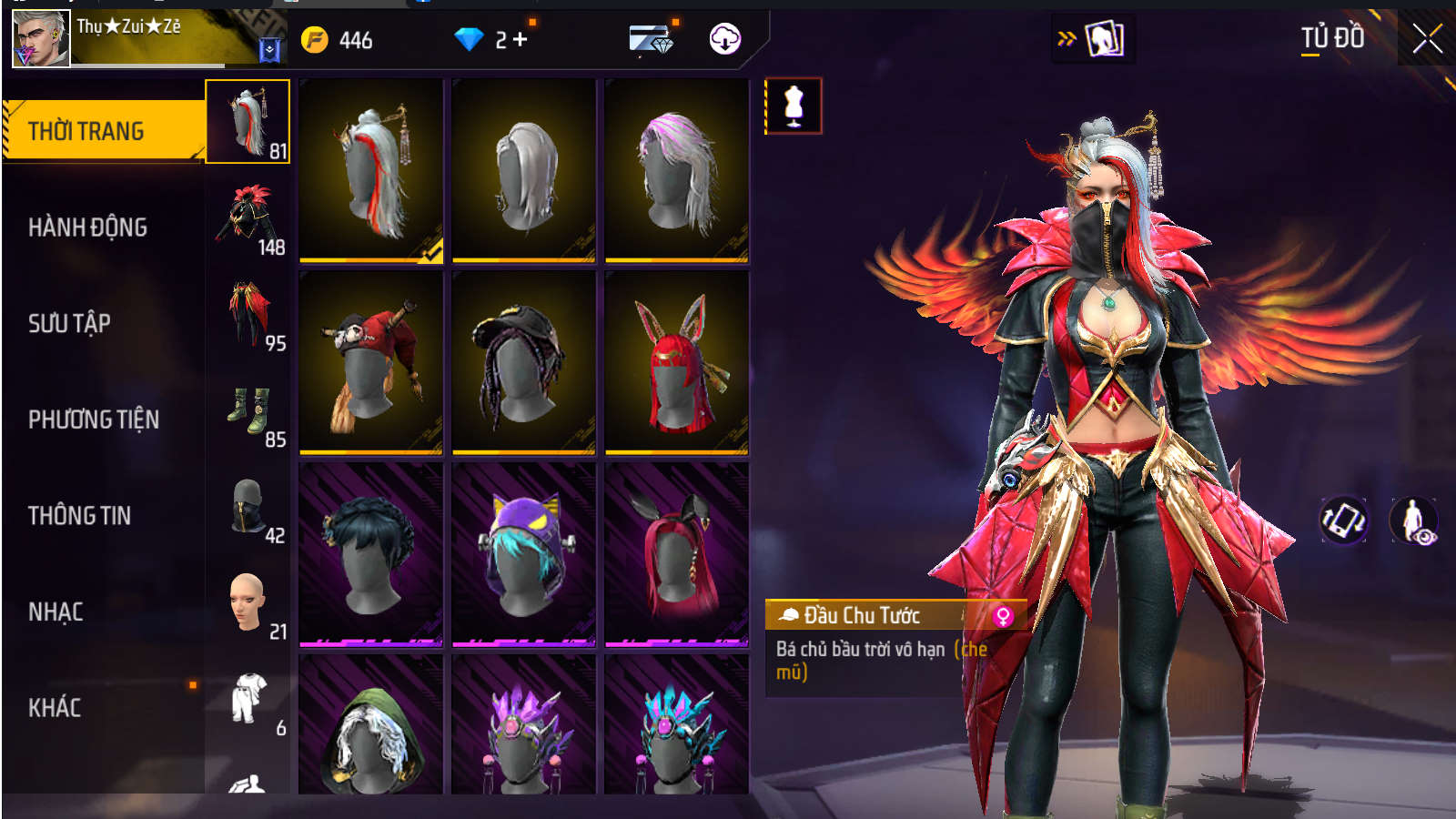Add more diamonds with the plus button
The image size is (1456, 819).
(x=520, y=39)
